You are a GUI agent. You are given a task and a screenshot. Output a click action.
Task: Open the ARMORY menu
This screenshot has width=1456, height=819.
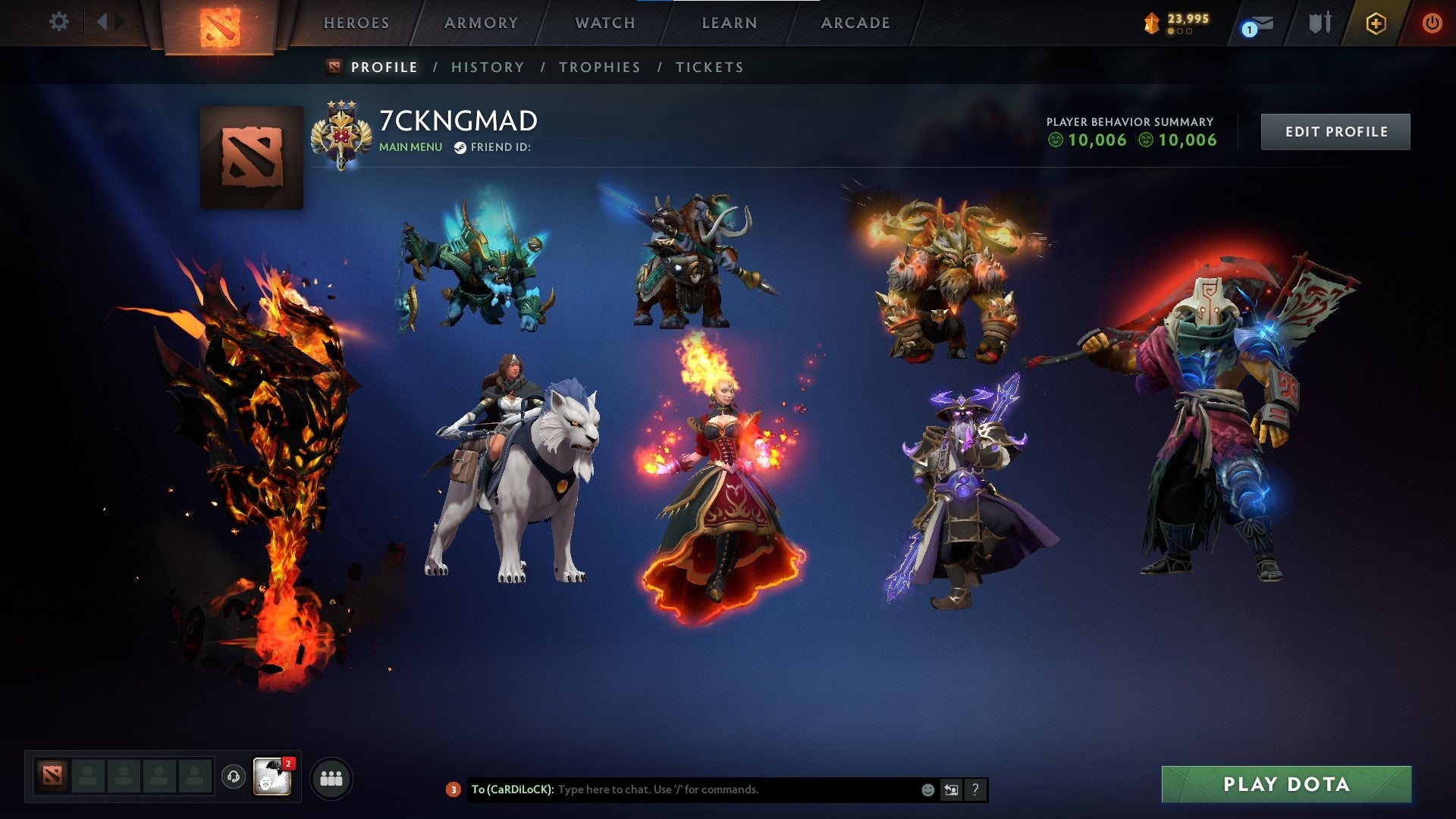point(479,23)
